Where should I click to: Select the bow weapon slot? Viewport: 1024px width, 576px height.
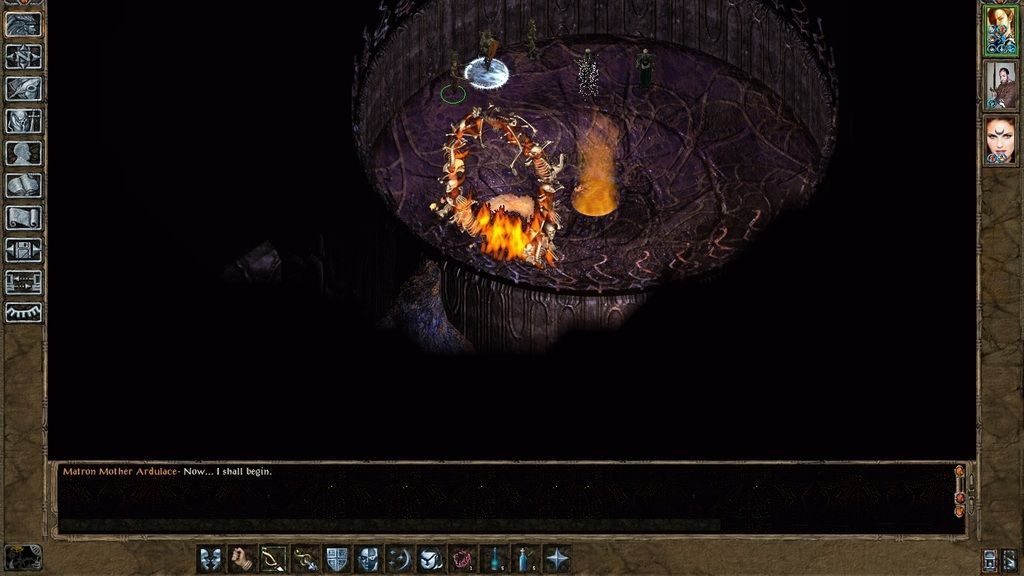273,558
